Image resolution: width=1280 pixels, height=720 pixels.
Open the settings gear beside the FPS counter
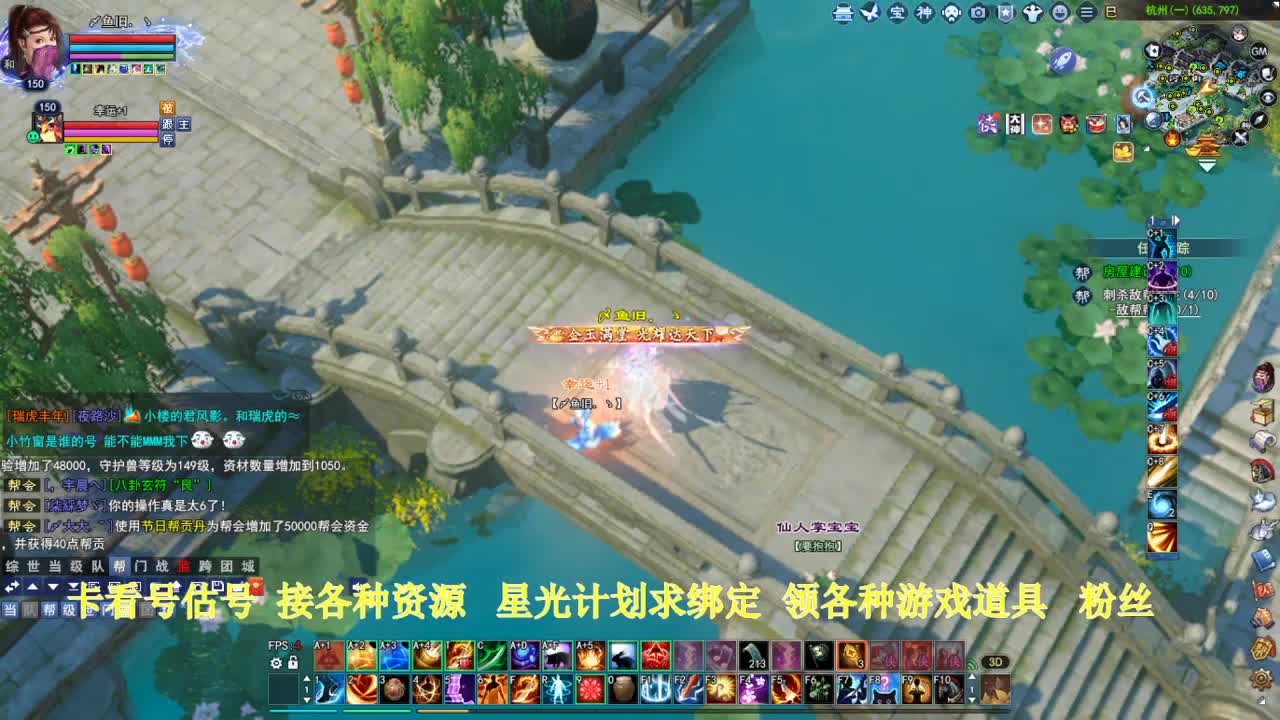coord(276,663)
